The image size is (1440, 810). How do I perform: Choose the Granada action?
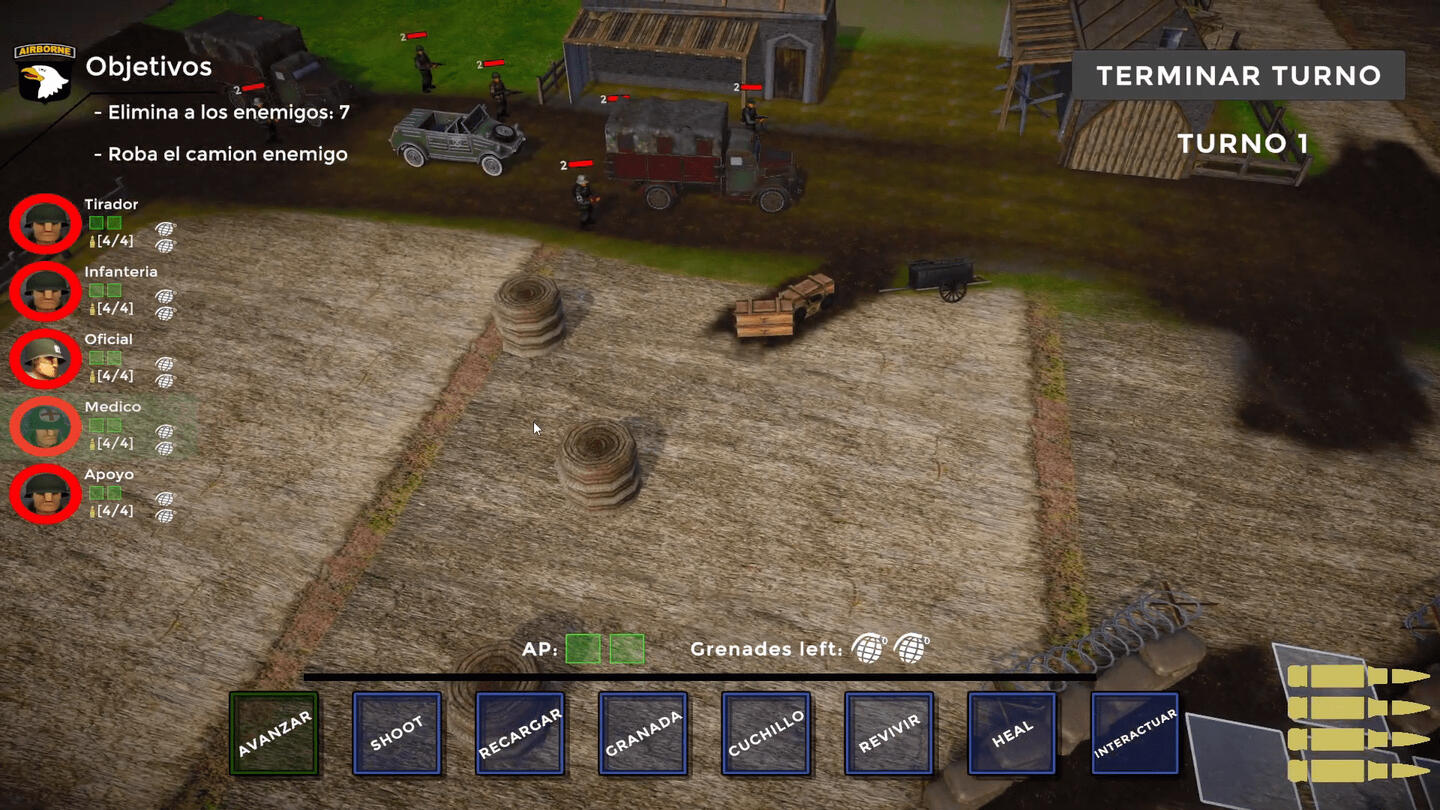pos(643,733)
